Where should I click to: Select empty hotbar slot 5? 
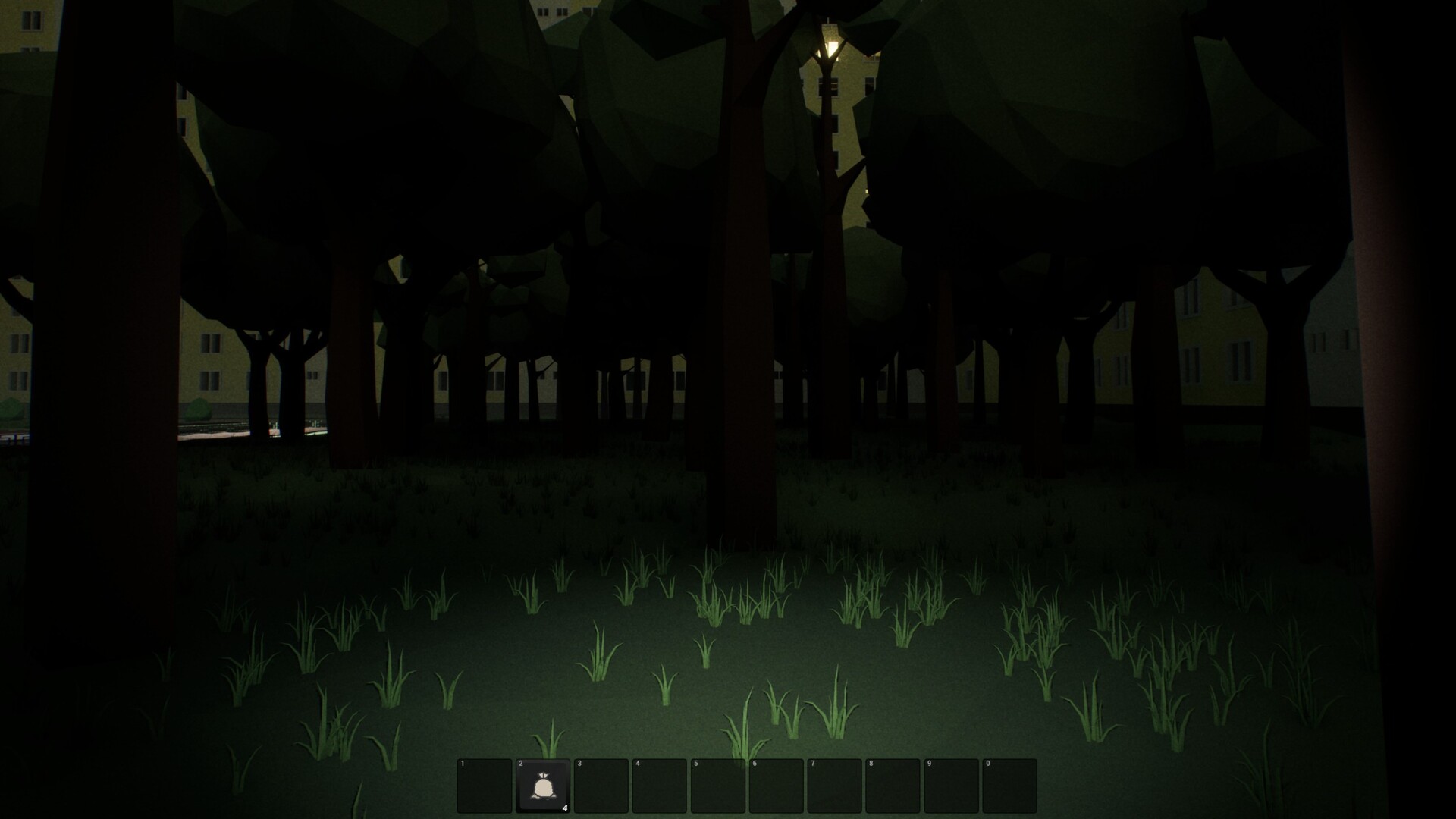point(719,786)
